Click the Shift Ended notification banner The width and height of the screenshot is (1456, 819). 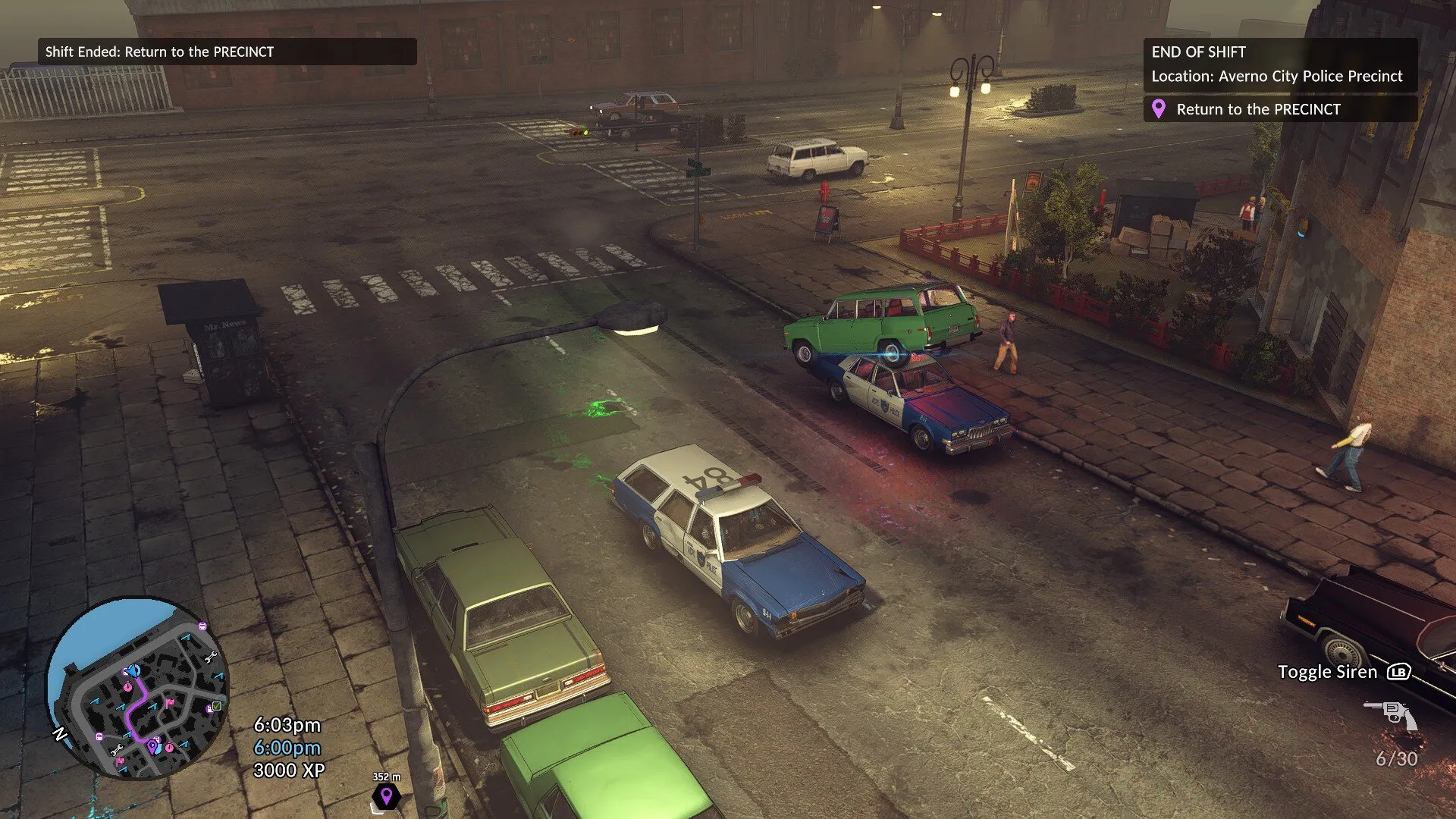pos(227,52)
